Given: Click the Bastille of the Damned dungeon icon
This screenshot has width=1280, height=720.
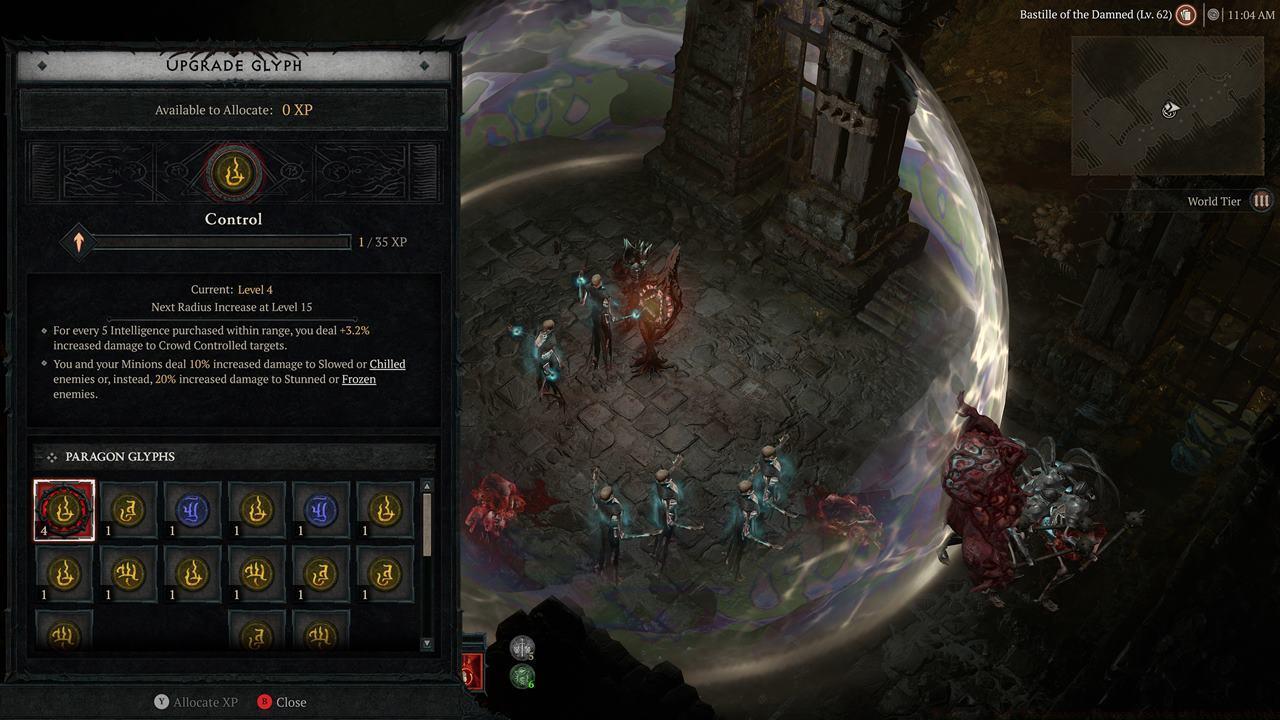Looking at the screenshot, I should click(x=1186, y=15).
